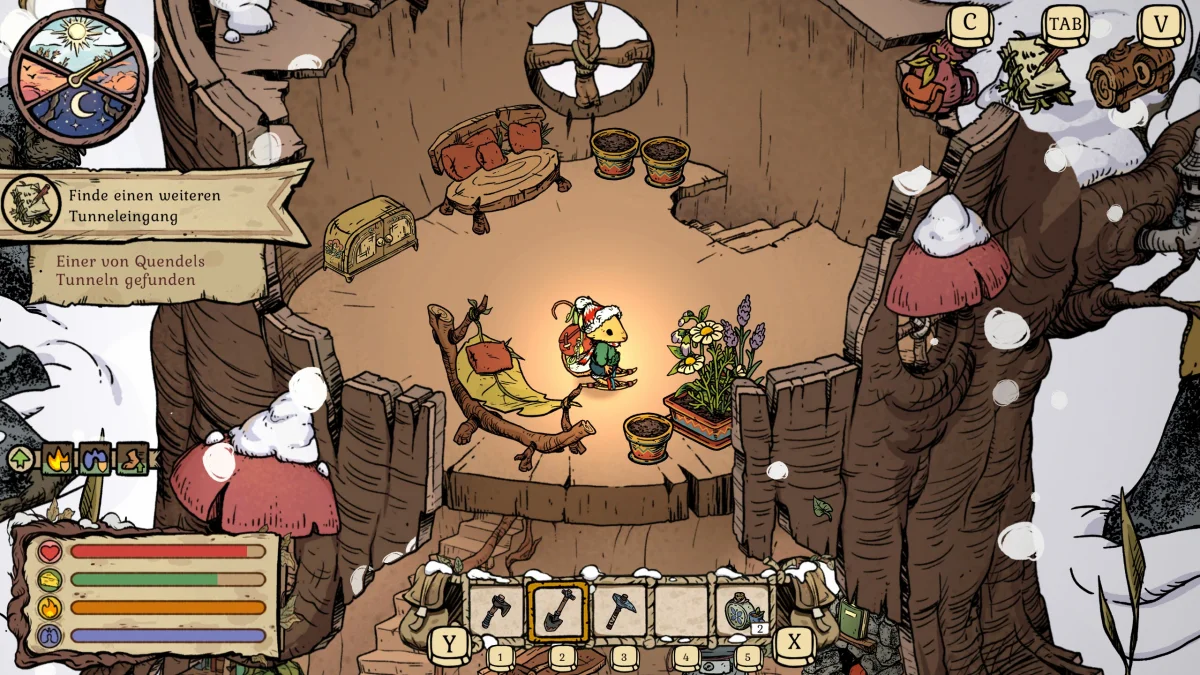Inspect the fire shield buff icon
This screenshot has width=1200, height=675.
[x=58, y=459]
